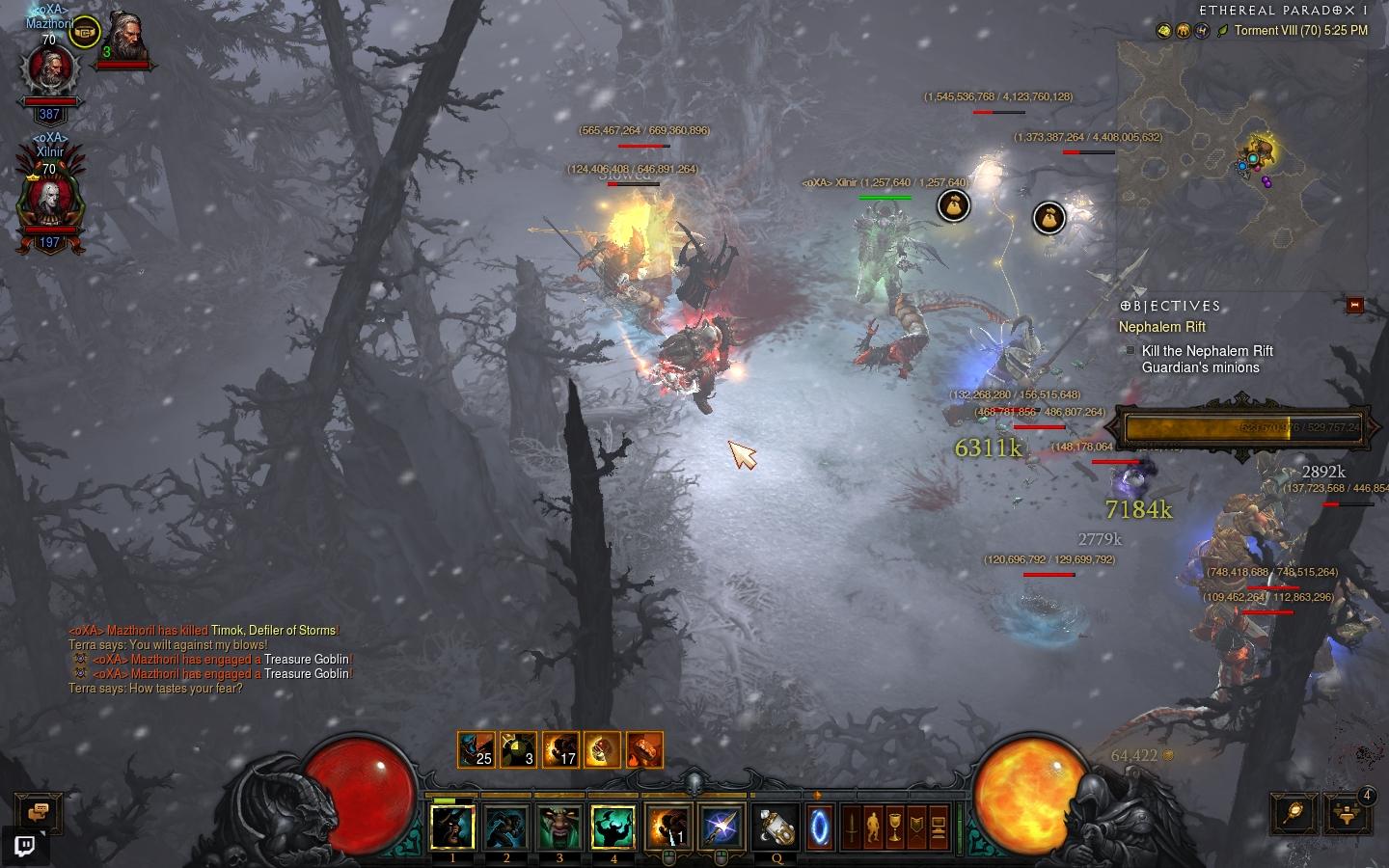Open the shield banner menu button
1389x868 pixels.
click(915, 827)
